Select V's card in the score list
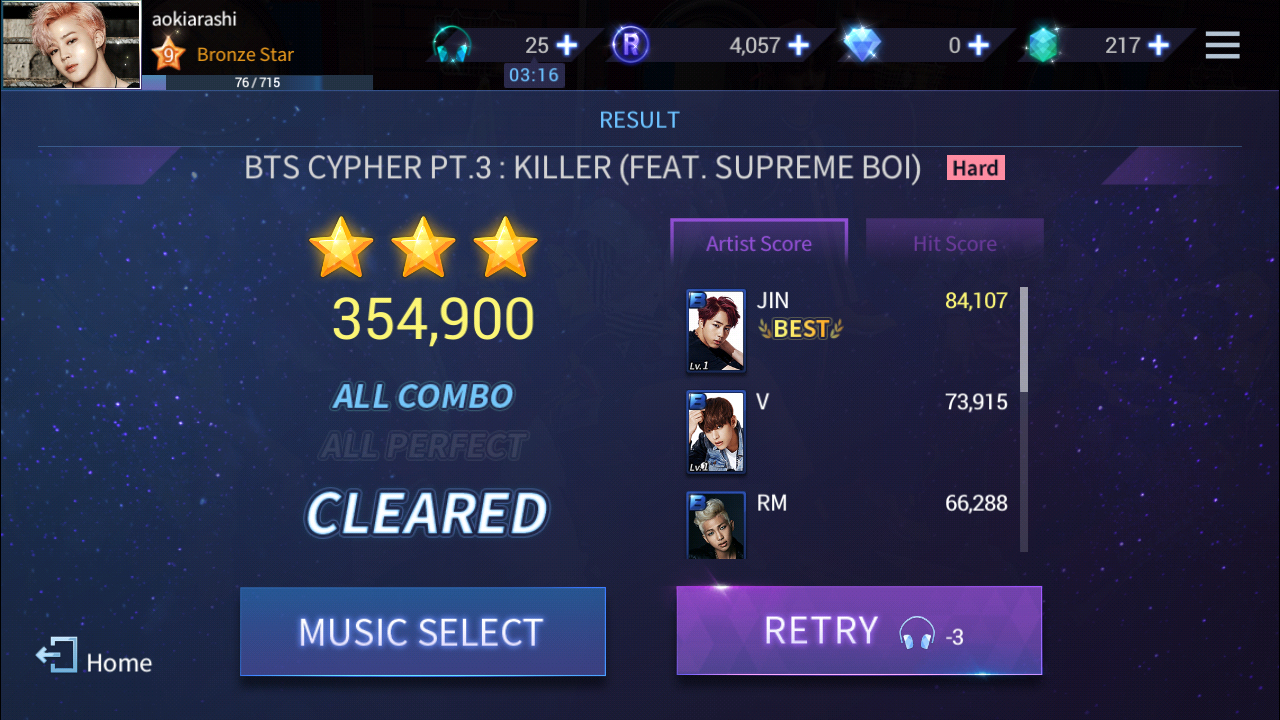 click(x=715, y=432)
